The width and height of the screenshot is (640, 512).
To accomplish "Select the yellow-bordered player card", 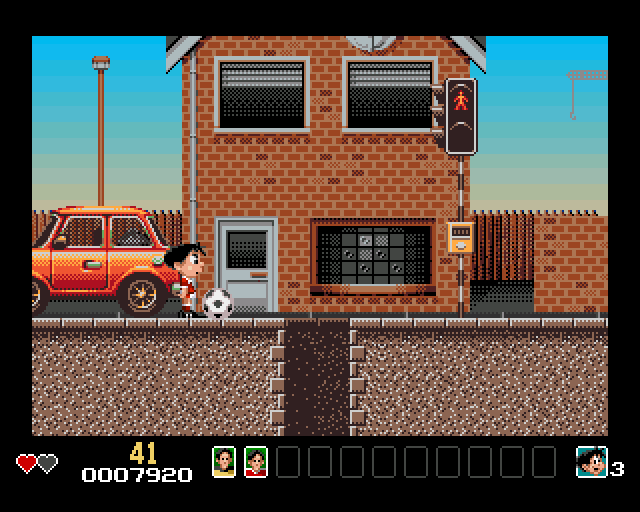I will (224, 461).
